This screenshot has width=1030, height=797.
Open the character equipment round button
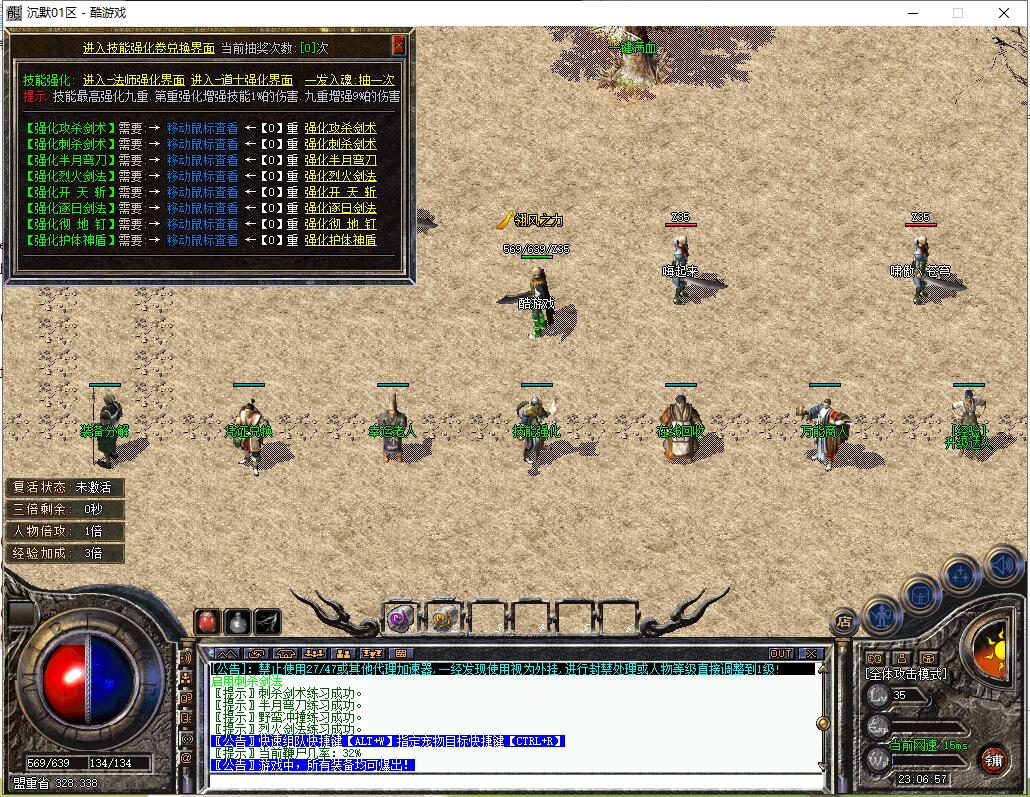tap(882, 614)
